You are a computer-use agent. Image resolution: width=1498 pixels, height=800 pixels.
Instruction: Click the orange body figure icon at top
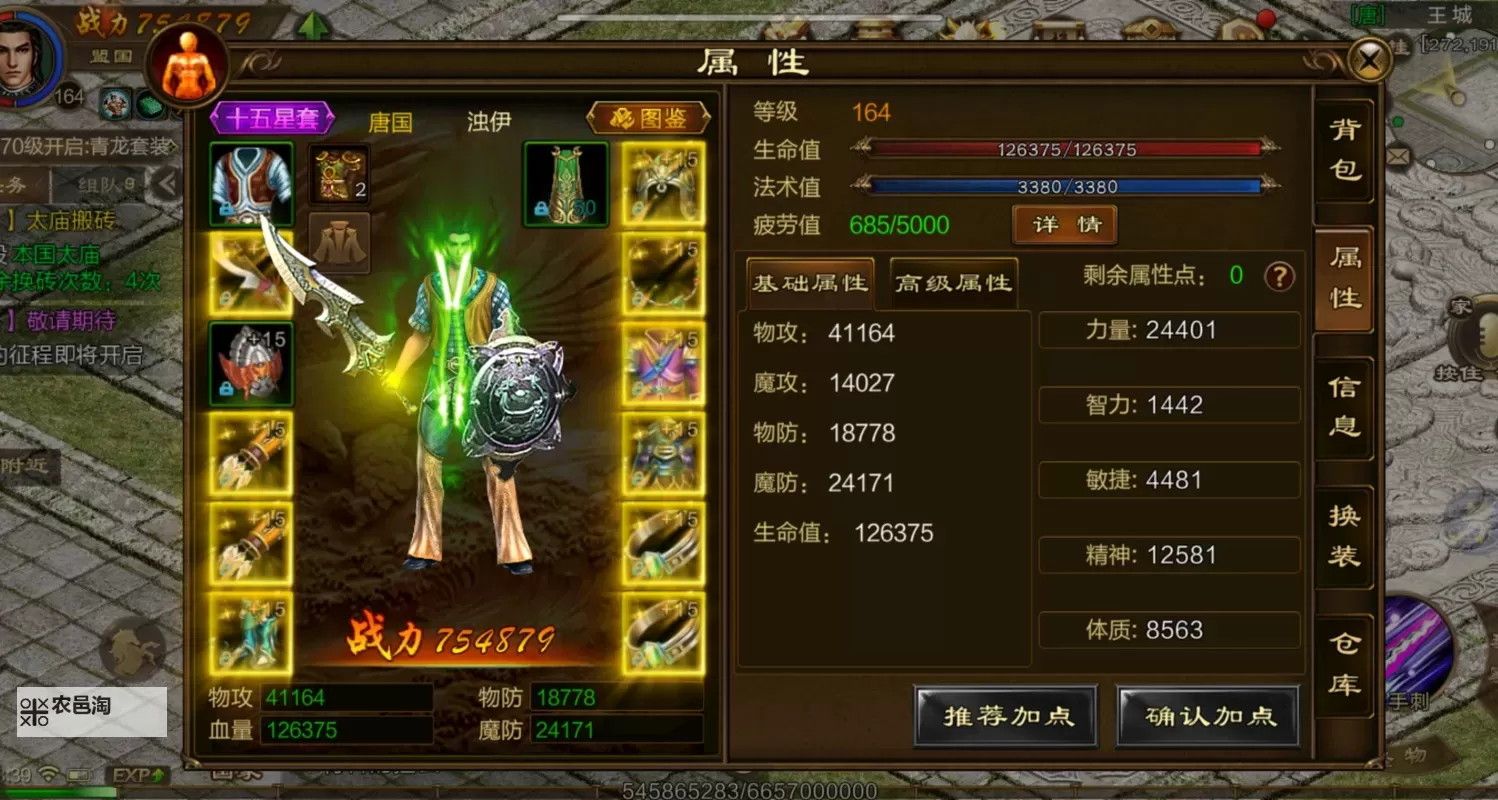184,62
